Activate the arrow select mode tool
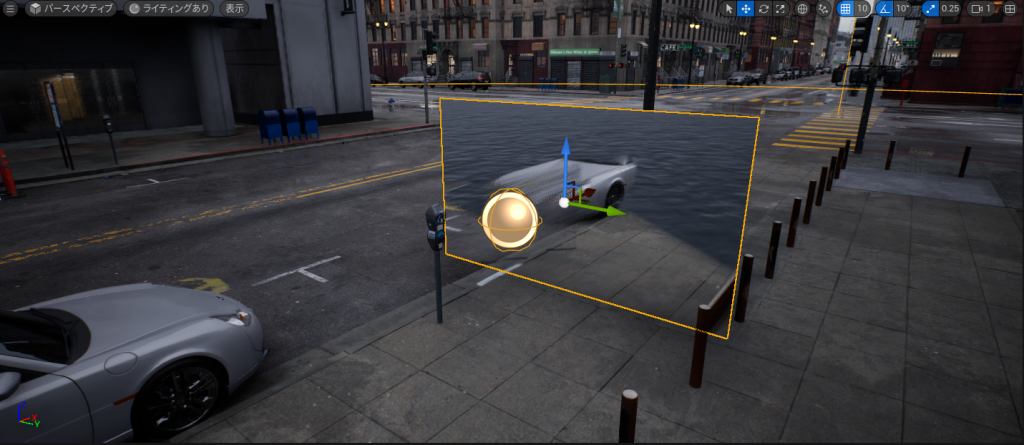Viewport: 1024px width, 445px height. click(727, 8)
